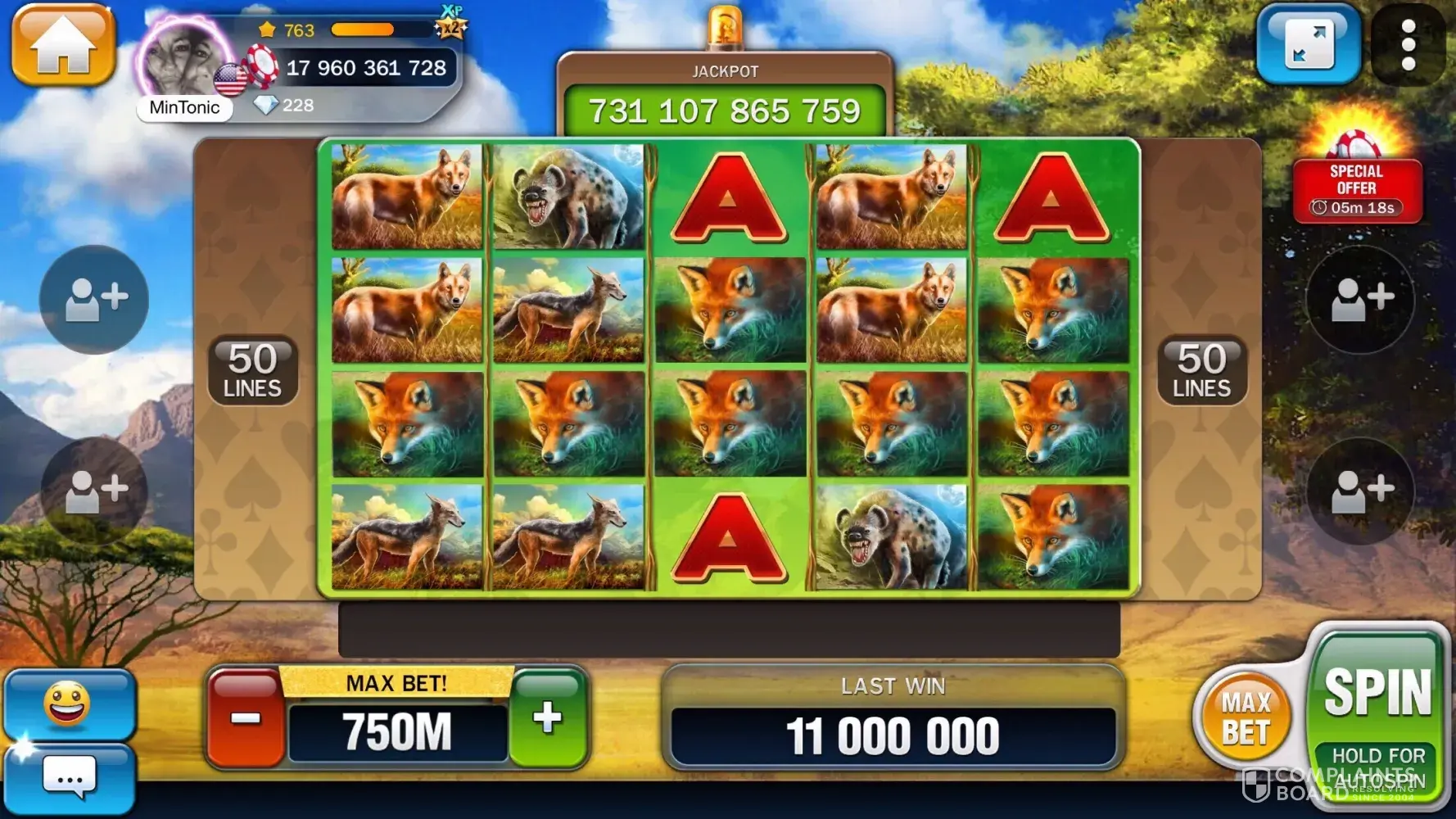Open the chat window

tap(70, 777)
